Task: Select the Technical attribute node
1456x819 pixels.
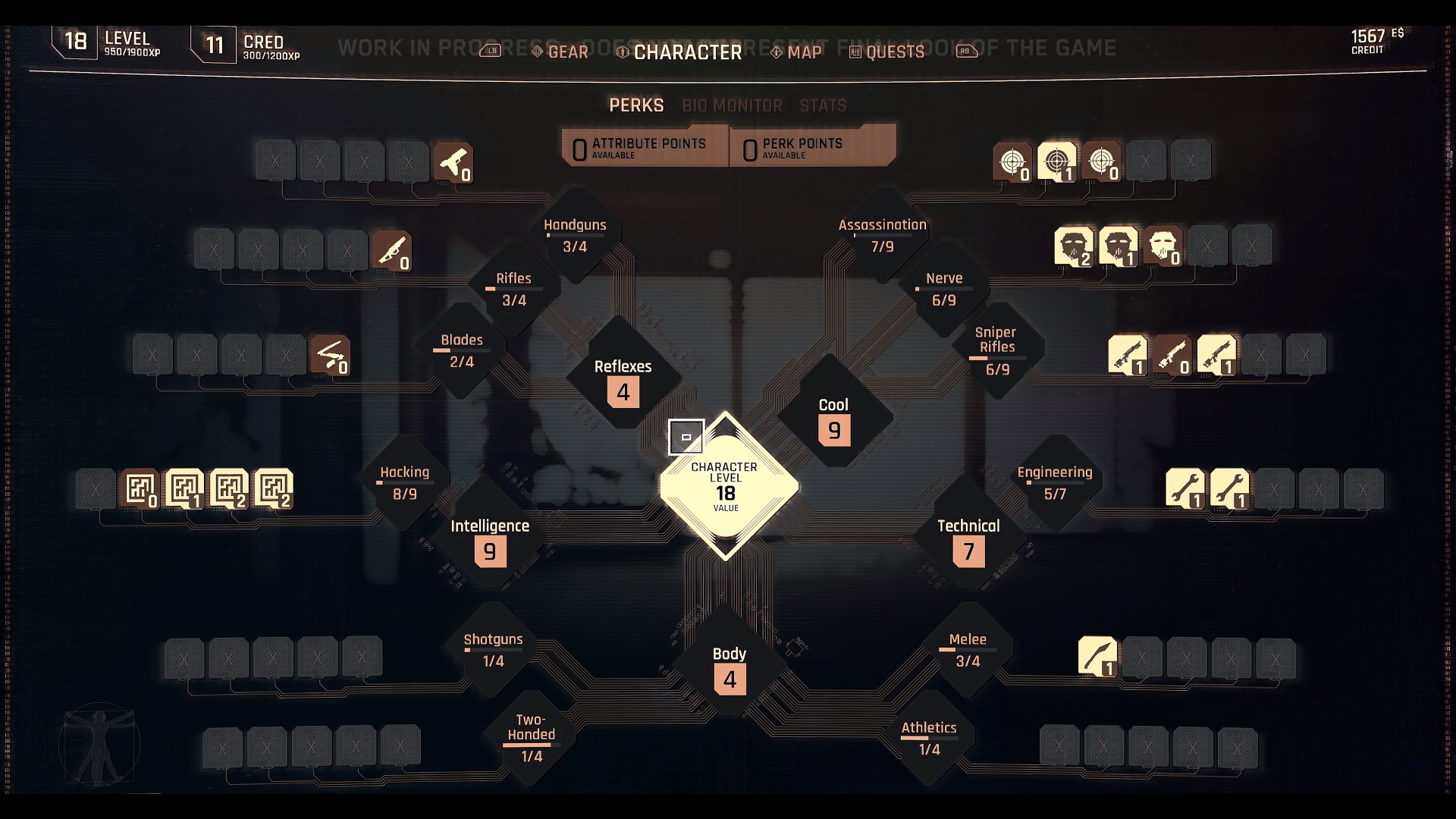Action: tap(968, 539)
